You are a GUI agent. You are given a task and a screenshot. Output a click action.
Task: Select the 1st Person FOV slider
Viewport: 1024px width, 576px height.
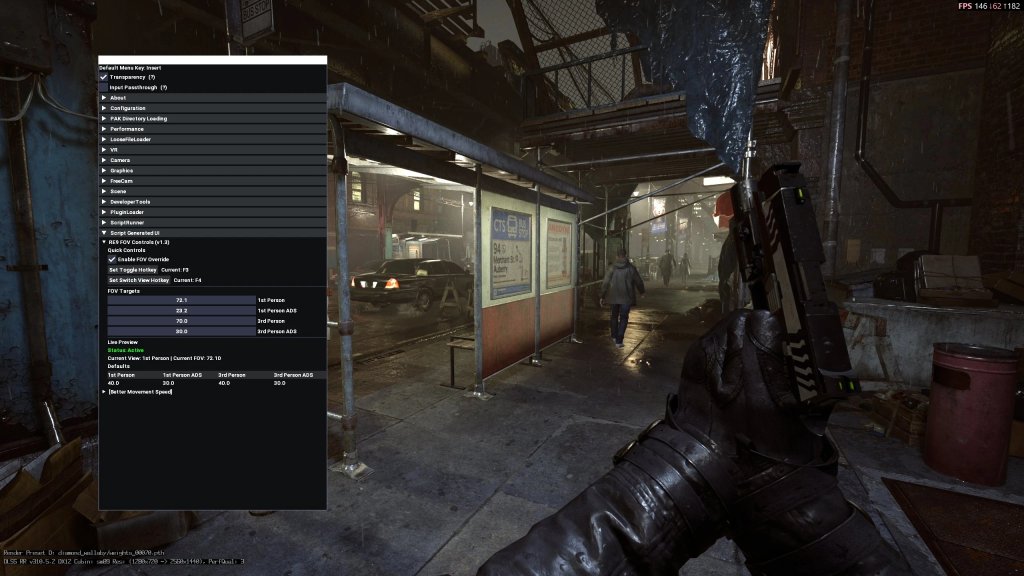pos(182,300)
